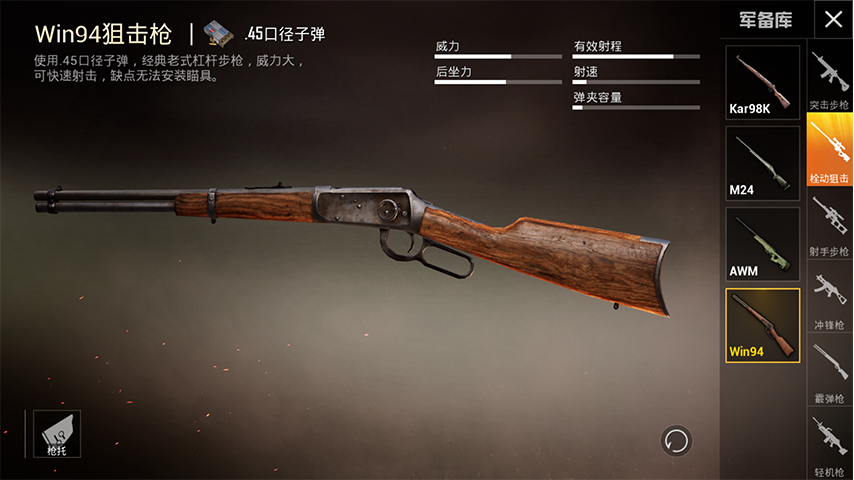This screenshot has width=854, height=480.
Task: Pick the Win94 weapon card
Action: click(762, 325)
